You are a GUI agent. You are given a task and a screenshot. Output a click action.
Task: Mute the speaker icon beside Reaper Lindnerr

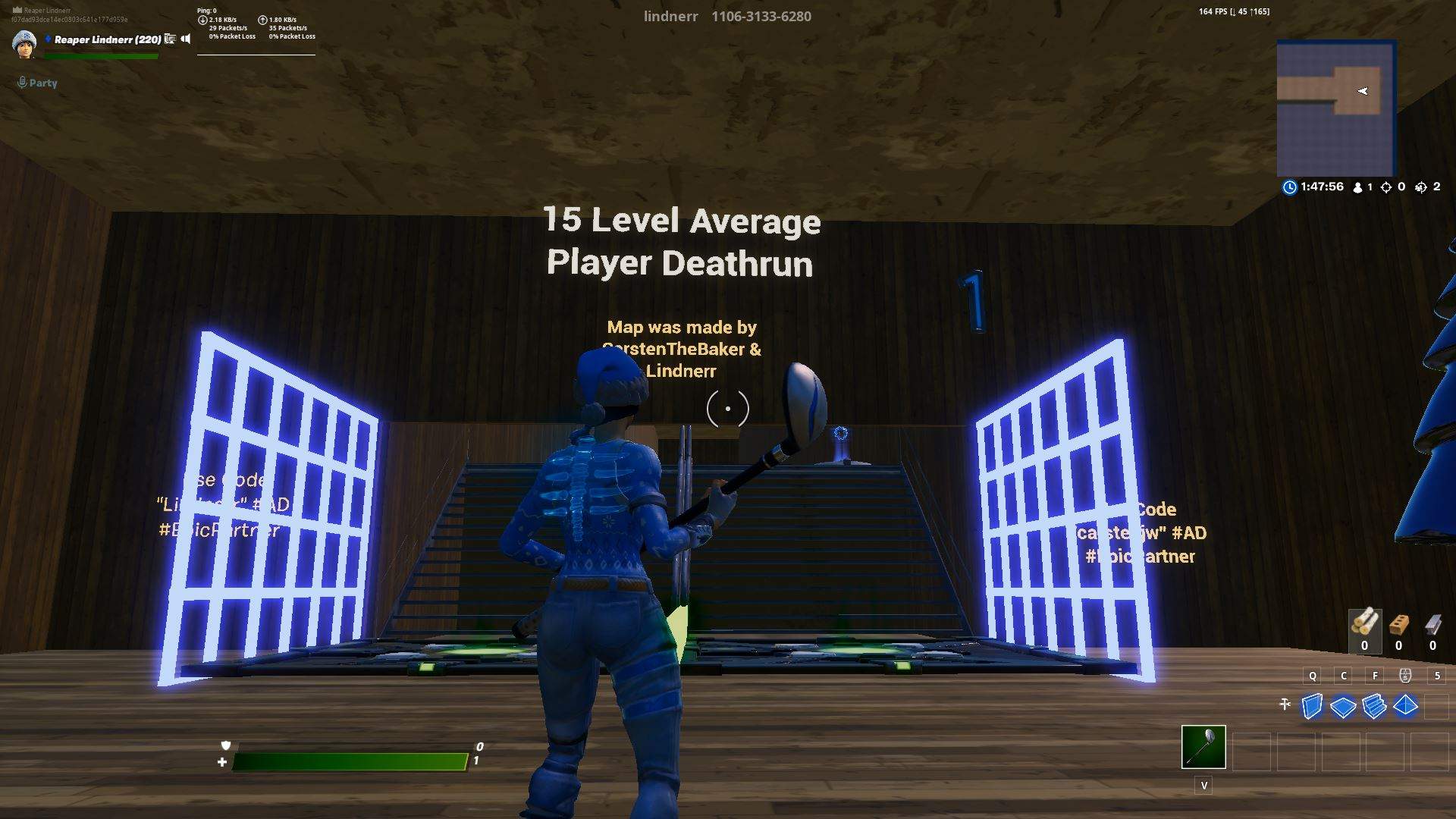pyautogui.click(x=186, y=39)
